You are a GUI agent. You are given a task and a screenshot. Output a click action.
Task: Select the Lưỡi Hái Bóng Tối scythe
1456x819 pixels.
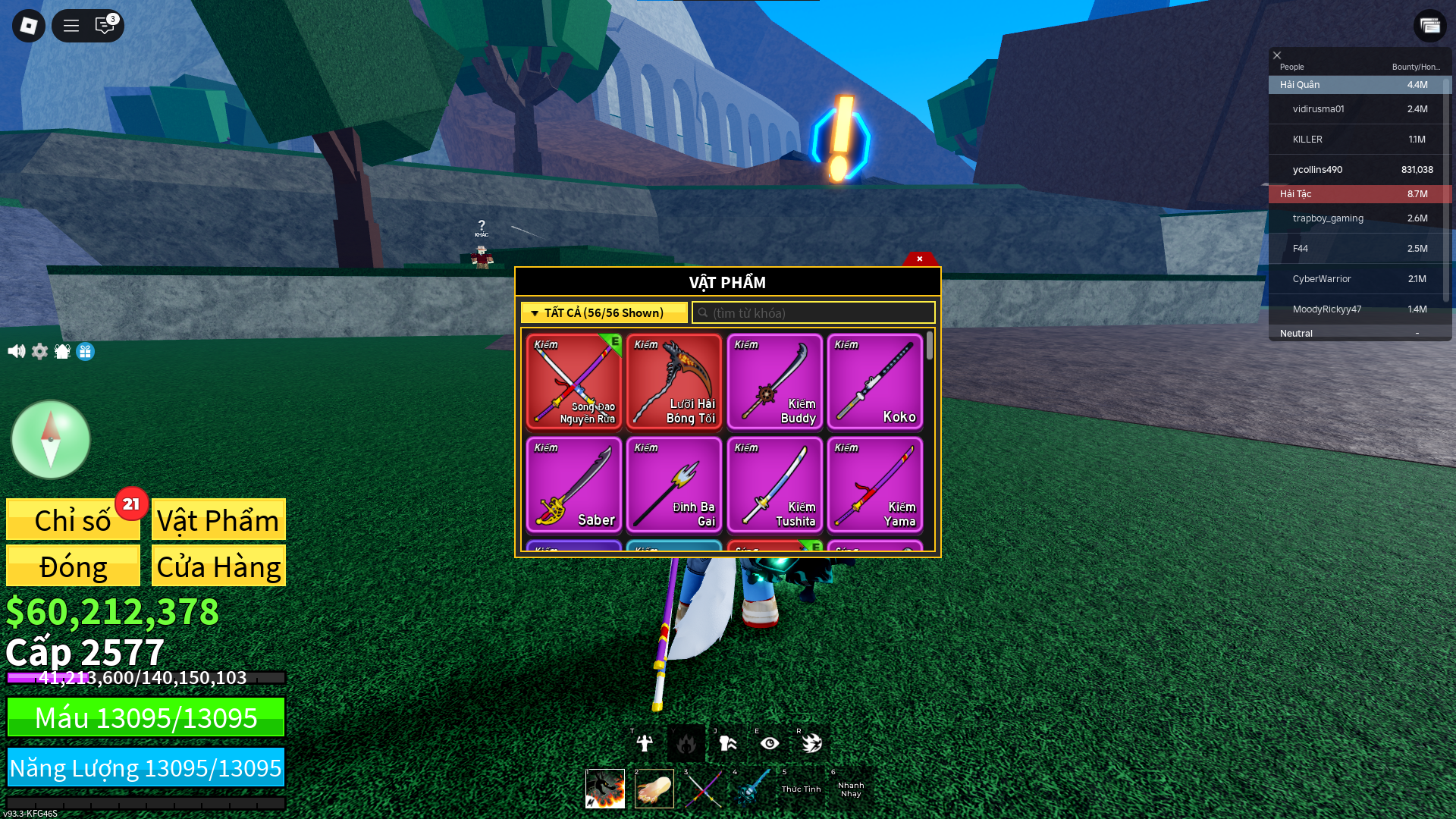coord(674,381)
